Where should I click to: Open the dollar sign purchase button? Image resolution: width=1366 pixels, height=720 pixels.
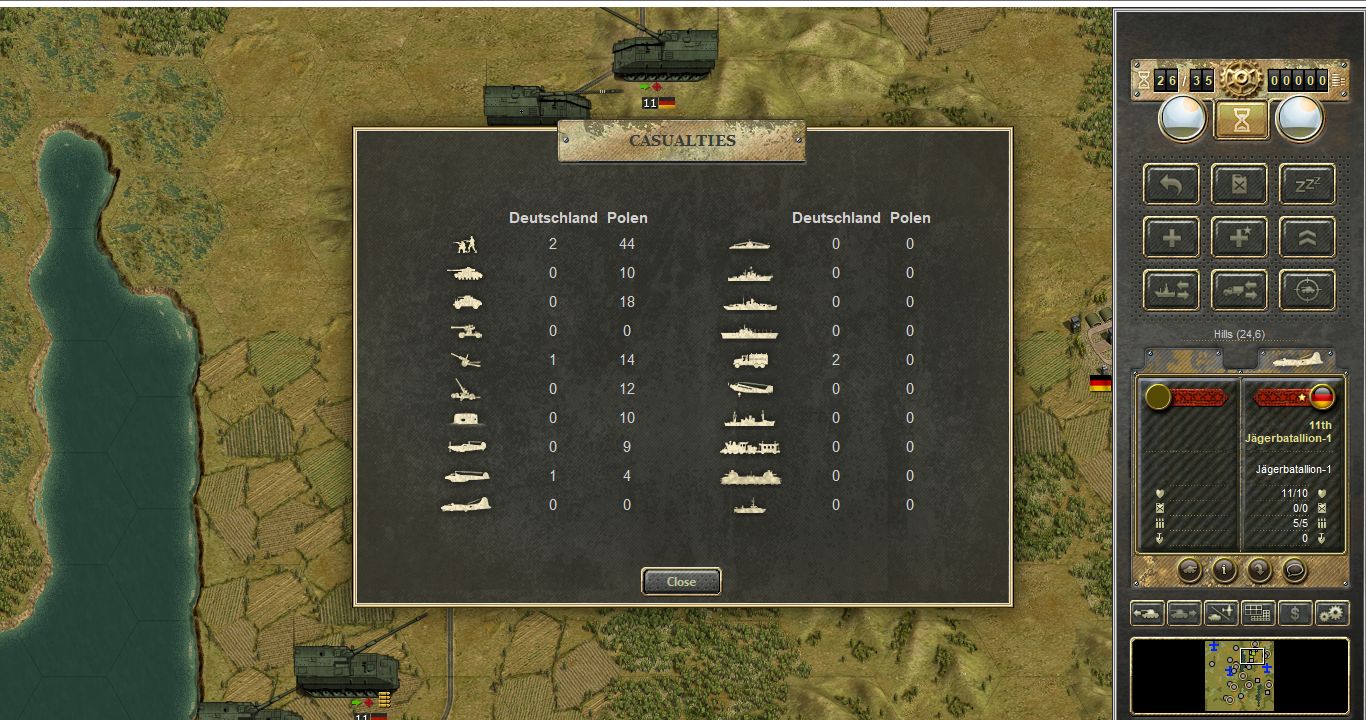[x=1295, y=613]
